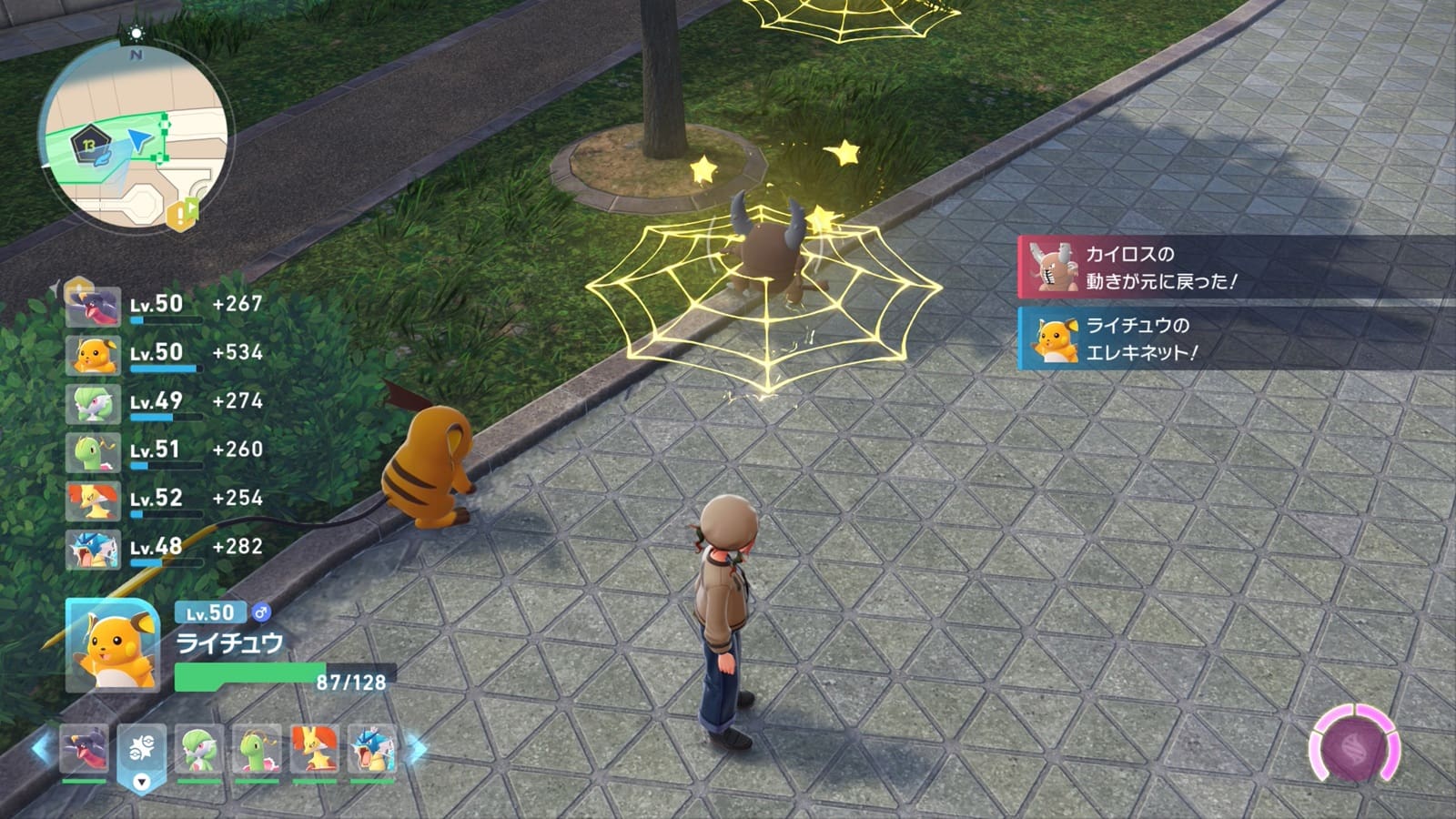The height and width of the screenshot is (819, 1456).
Task: Click the left arrow of party bar
Action: [x=41, y=749]
